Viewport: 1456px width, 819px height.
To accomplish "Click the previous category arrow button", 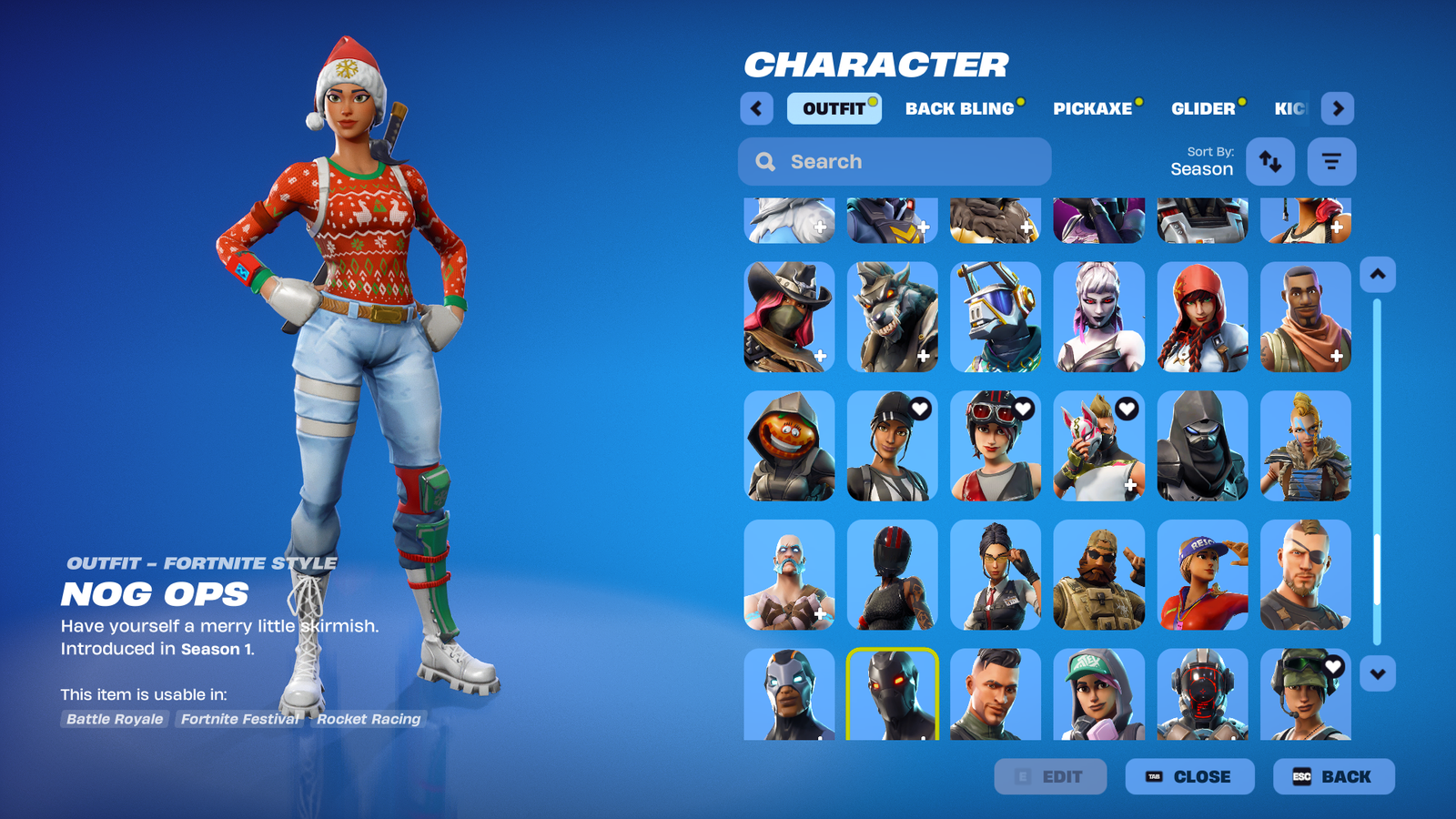I will pos(756,108).
